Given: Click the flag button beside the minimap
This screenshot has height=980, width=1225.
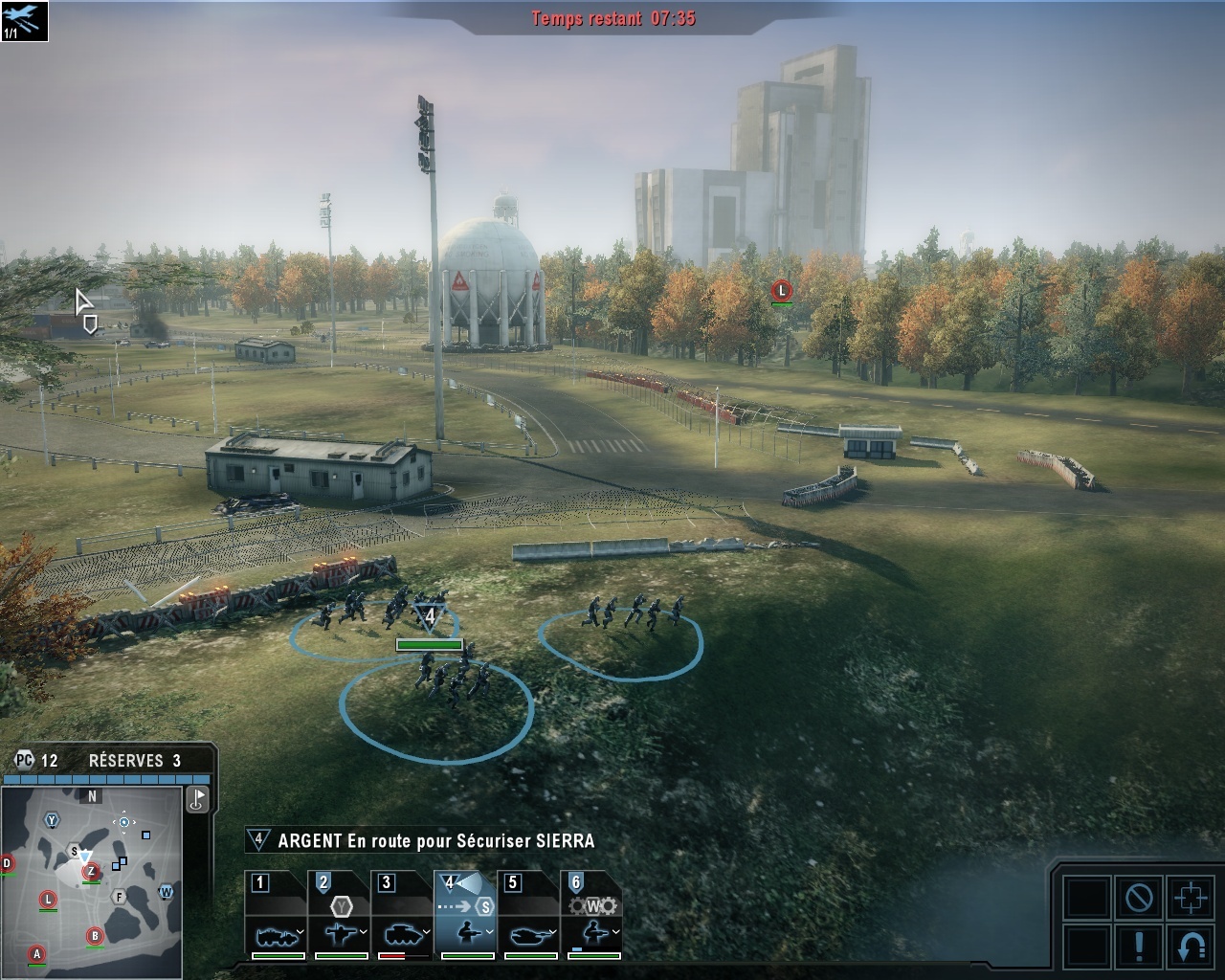Looking at the screenshot, I should click(x=198, y=798).
